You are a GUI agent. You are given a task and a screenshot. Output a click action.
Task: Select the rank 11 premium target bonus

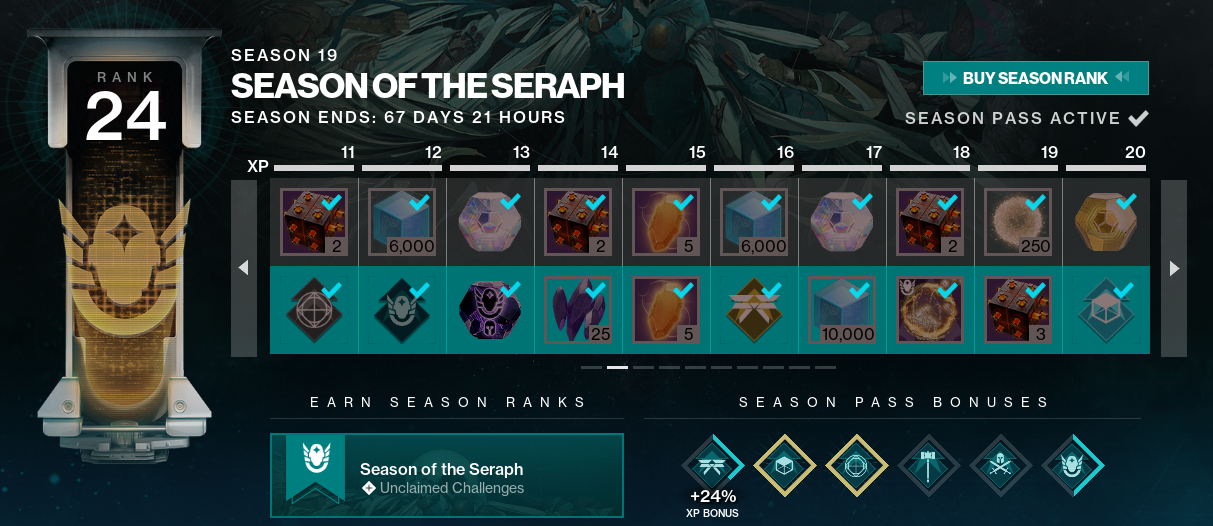tap(314, 310)
